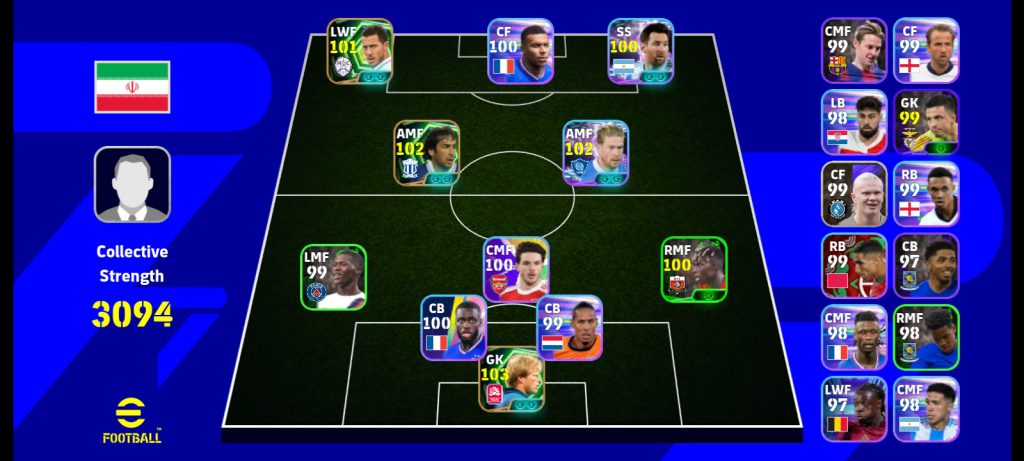This screenshot has width=1024, height=461.
Task: Choose the CF 100 card with French flag
Action: click(520, 51)
